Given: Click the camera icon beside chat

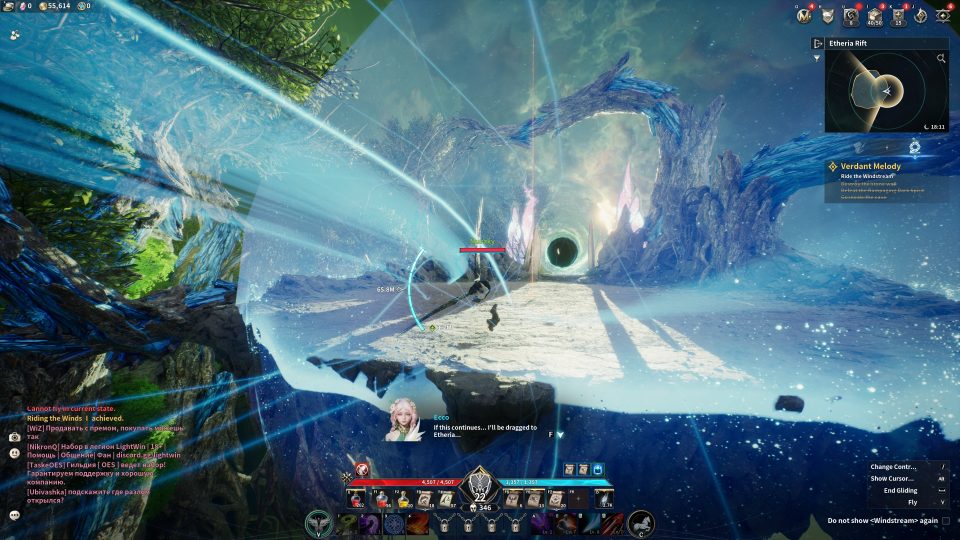Looking at the screenshot, I should [x=14, y=437].
